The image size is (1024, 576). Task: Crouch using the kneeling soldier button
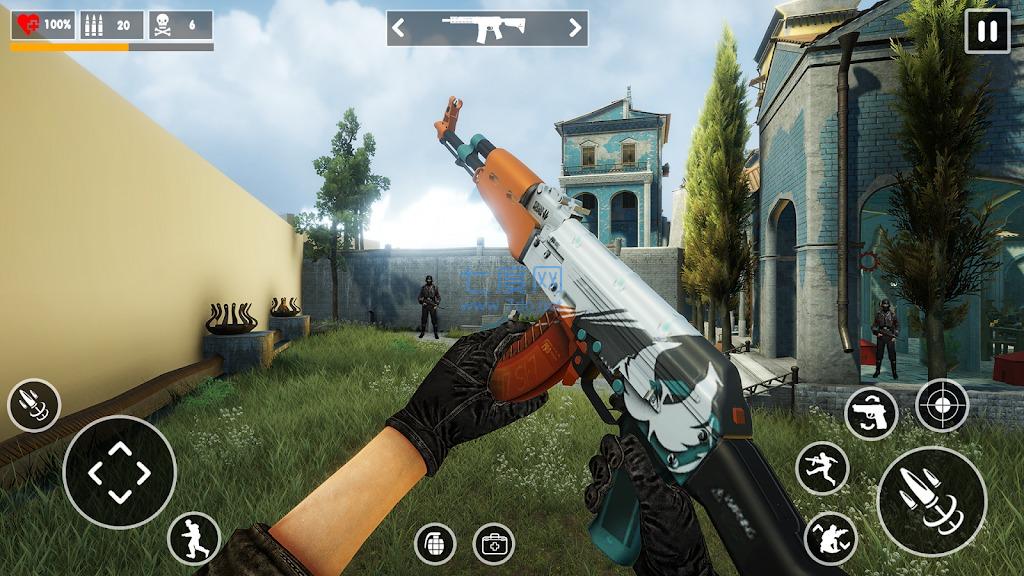pos(830,538)
